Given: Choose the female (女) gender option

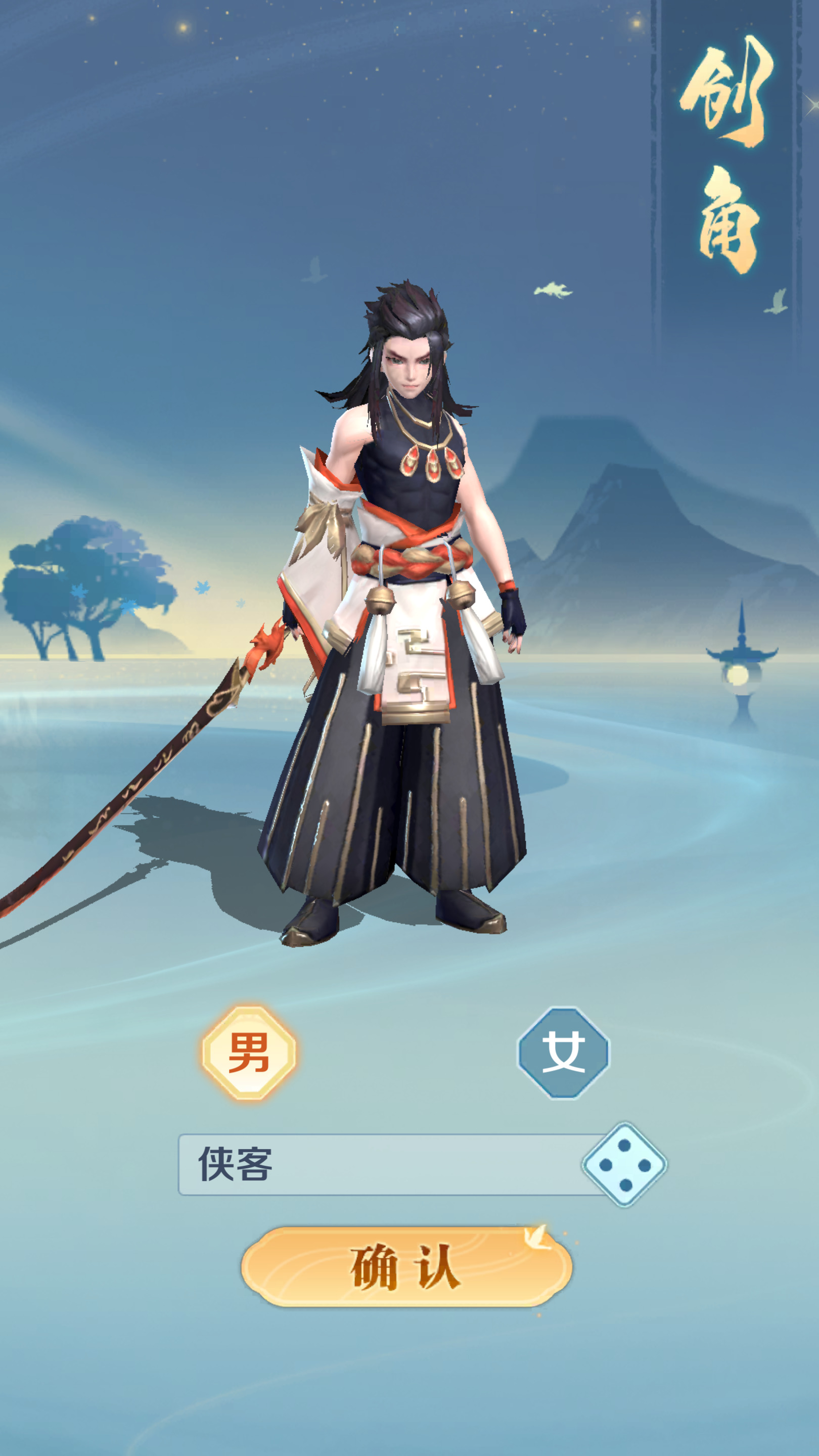Looking at the screenshot, I should click(564, 1053).
